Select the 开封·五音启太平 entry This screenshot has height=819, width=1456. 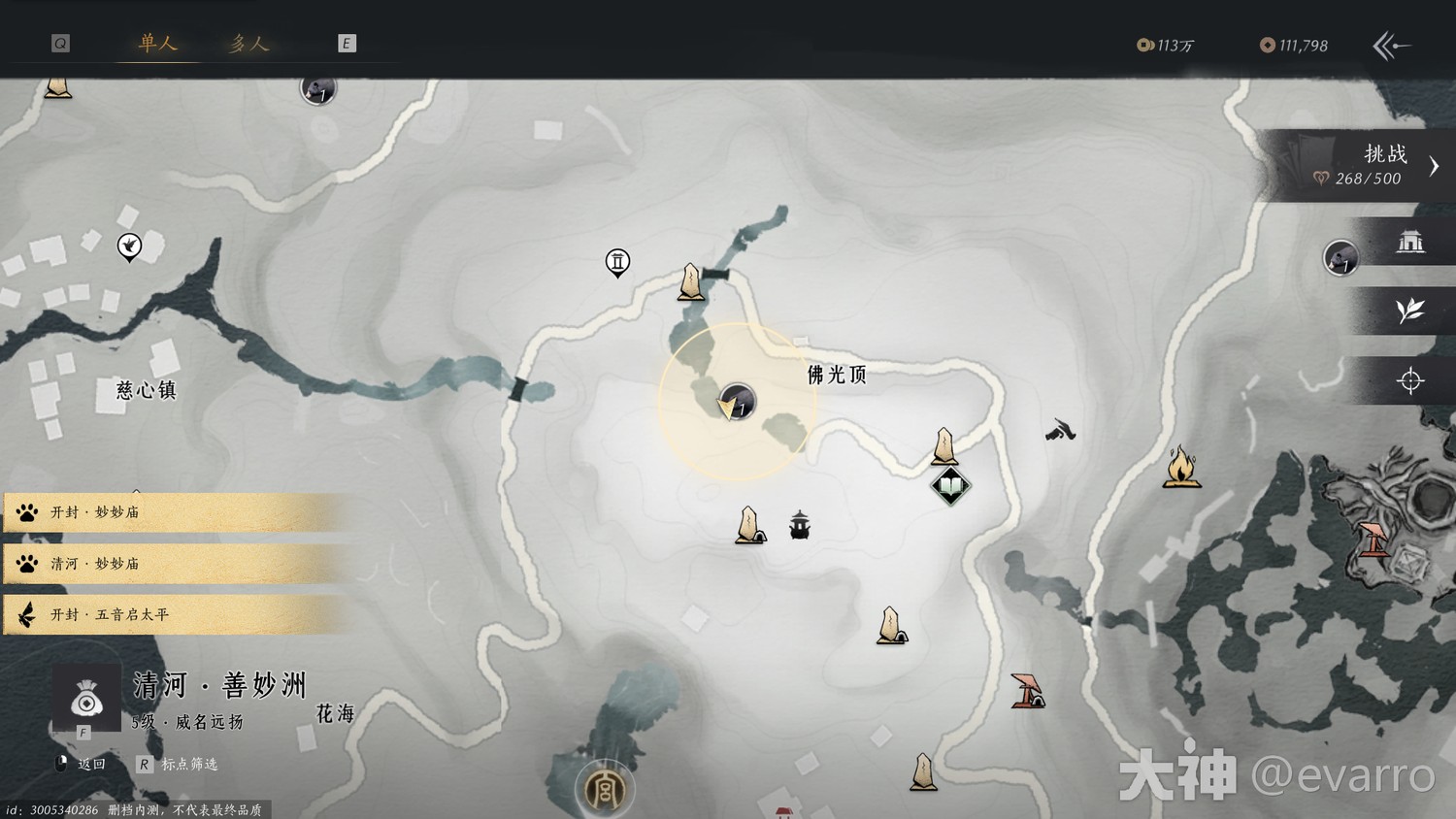(175, 614)
